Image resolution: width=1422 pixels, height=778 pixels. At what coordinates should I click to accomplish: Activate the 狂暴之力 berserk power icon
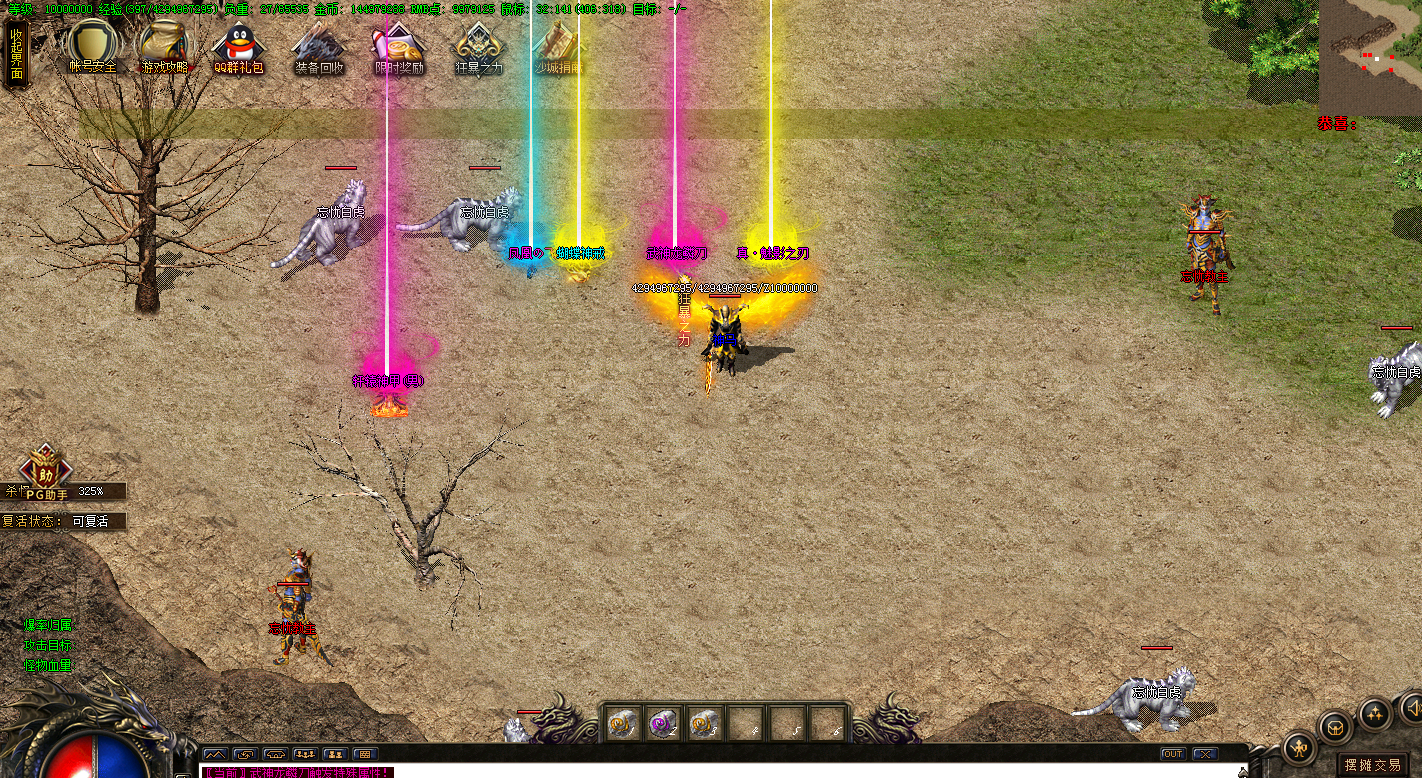pyautogui.click(x=478, y=47)
